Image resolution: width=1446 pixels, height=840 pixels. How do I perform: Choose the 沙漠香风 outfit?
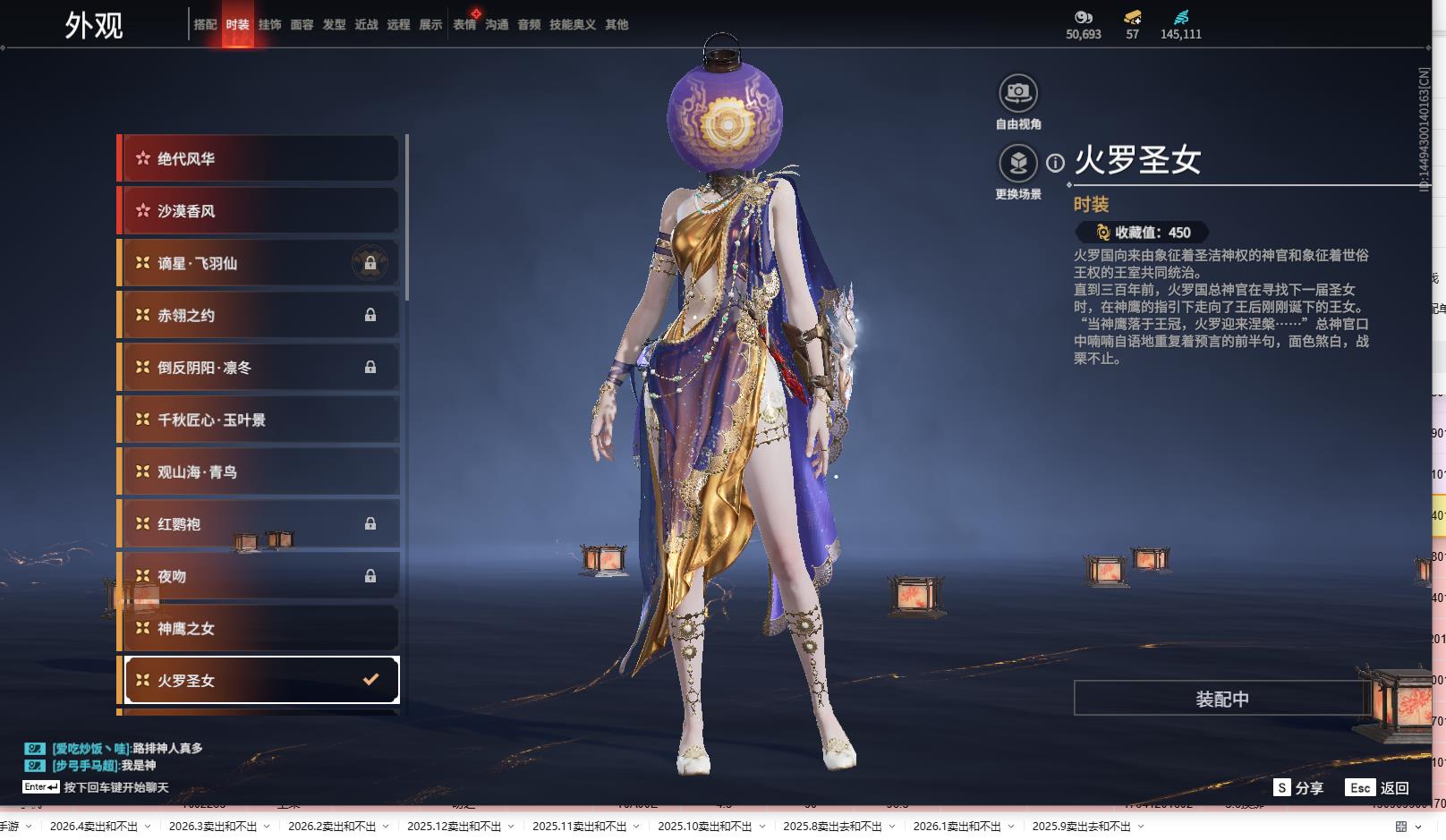tap(259, 211)
